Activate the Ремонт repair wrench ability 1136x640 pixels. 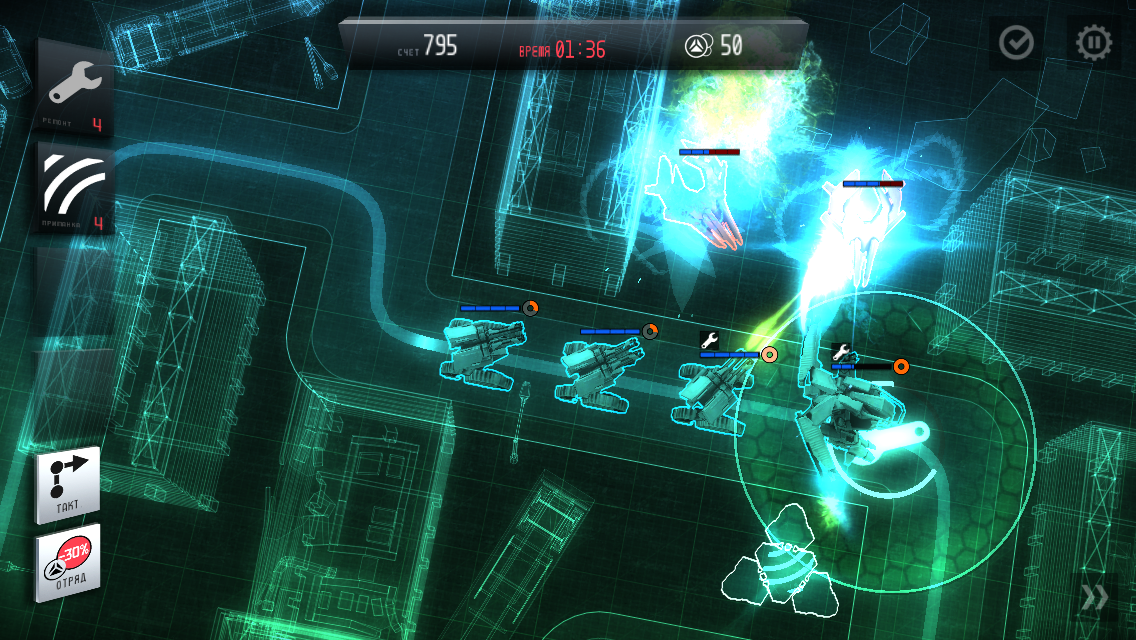[75, 88]
